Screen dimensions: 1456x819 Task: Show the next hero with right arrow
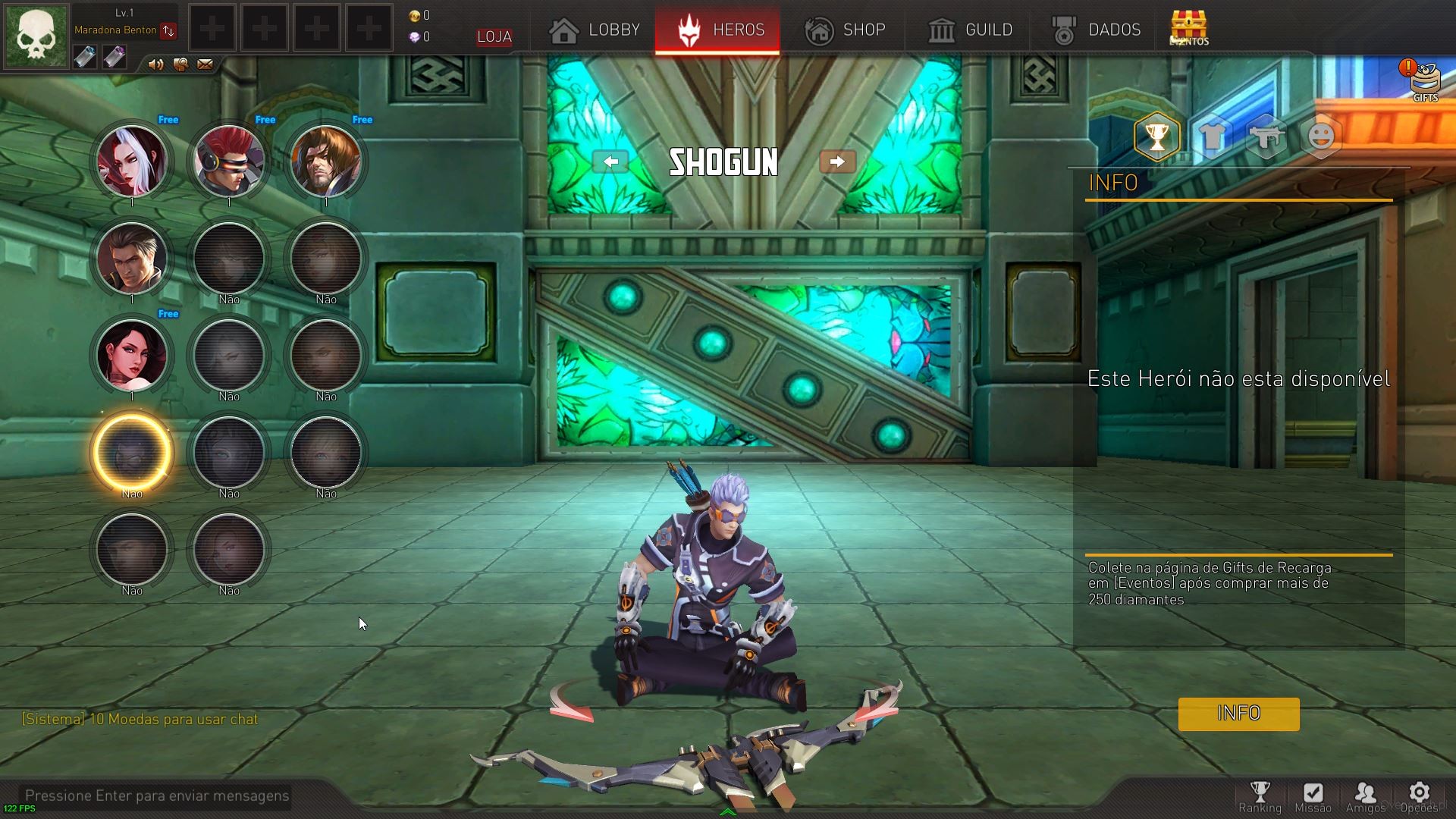837,162
